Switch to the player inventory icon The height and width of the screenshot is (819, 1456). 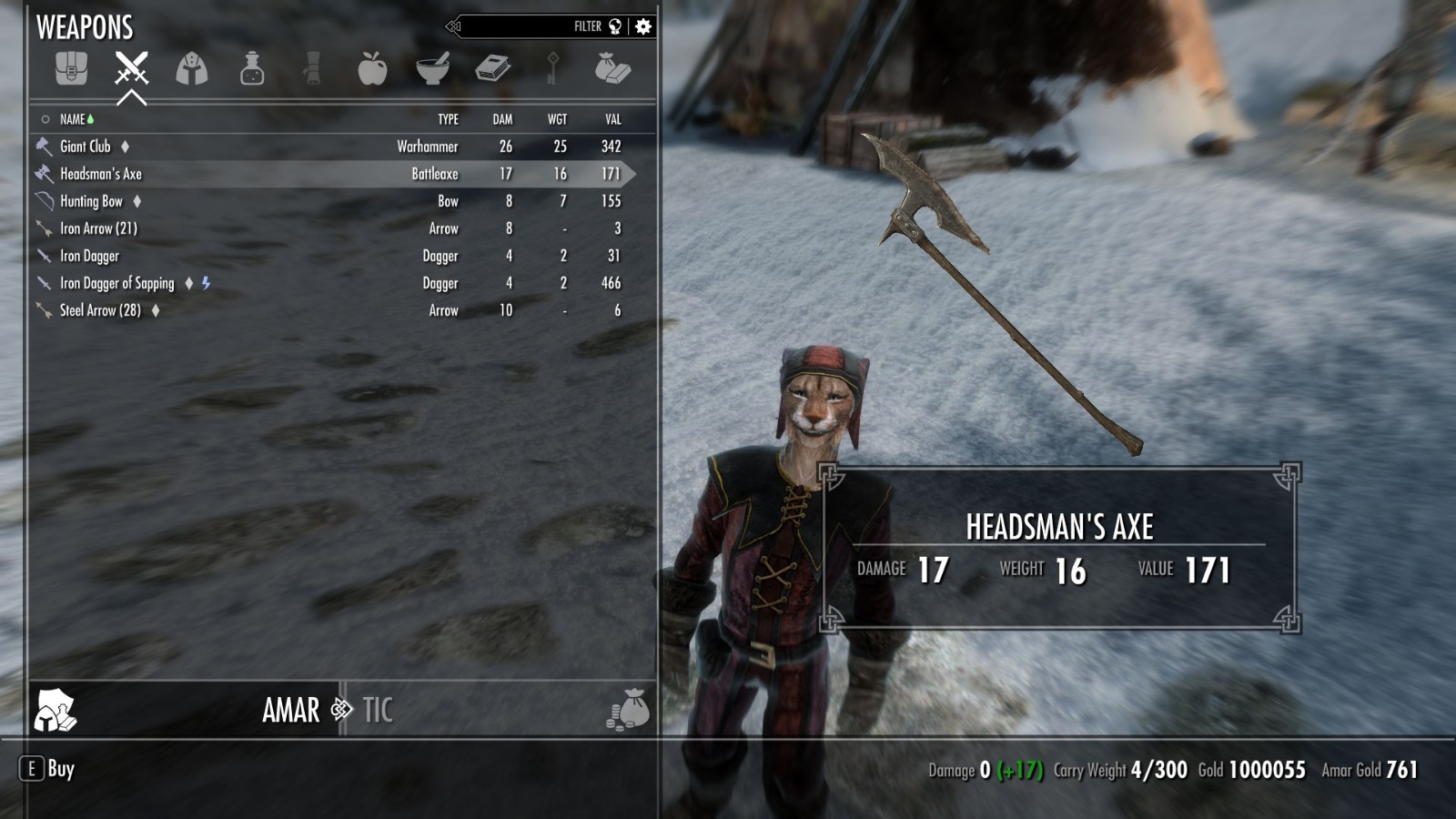click(55, 710)
